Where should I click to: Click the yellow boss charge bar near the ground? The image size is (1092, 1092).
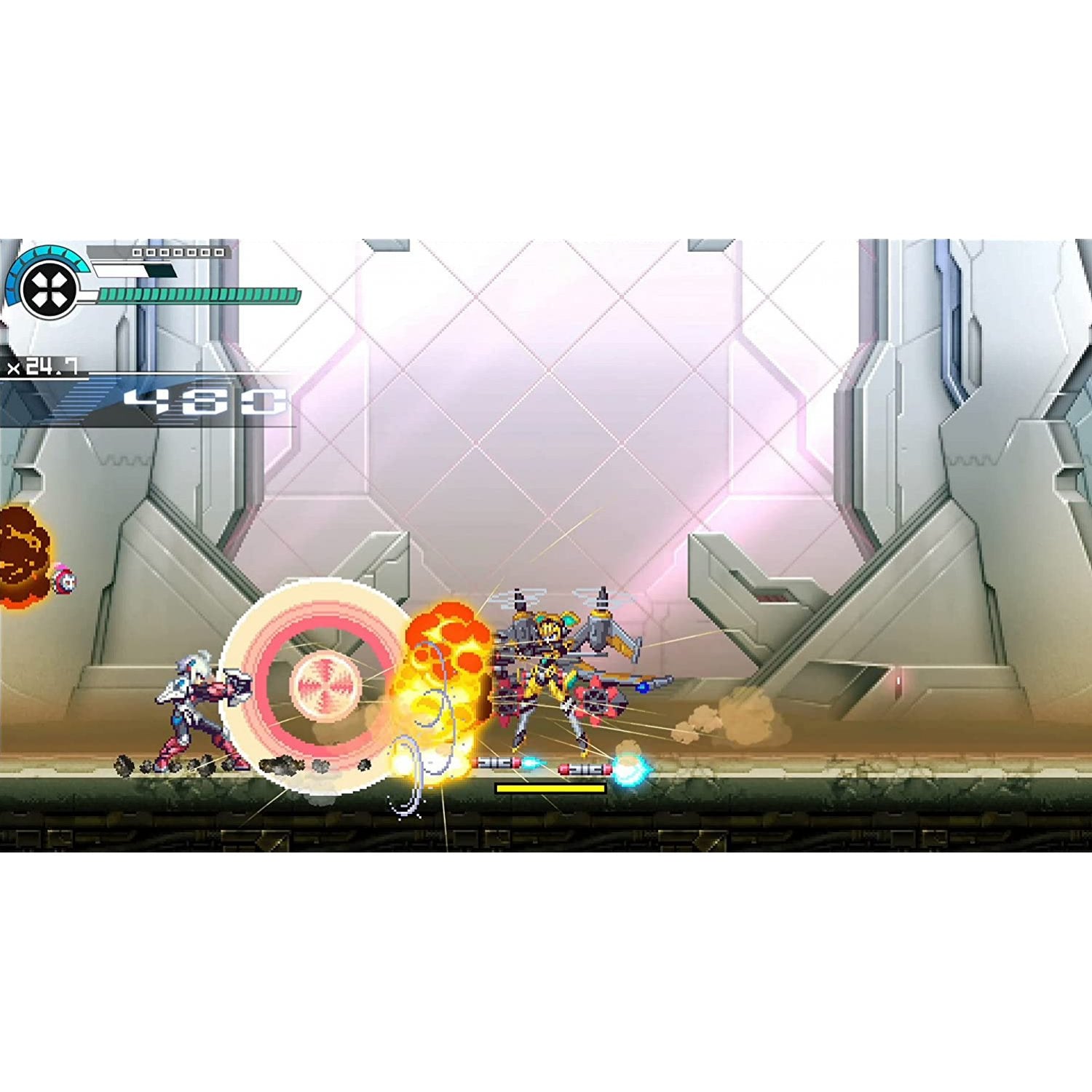tap(551, 788)
